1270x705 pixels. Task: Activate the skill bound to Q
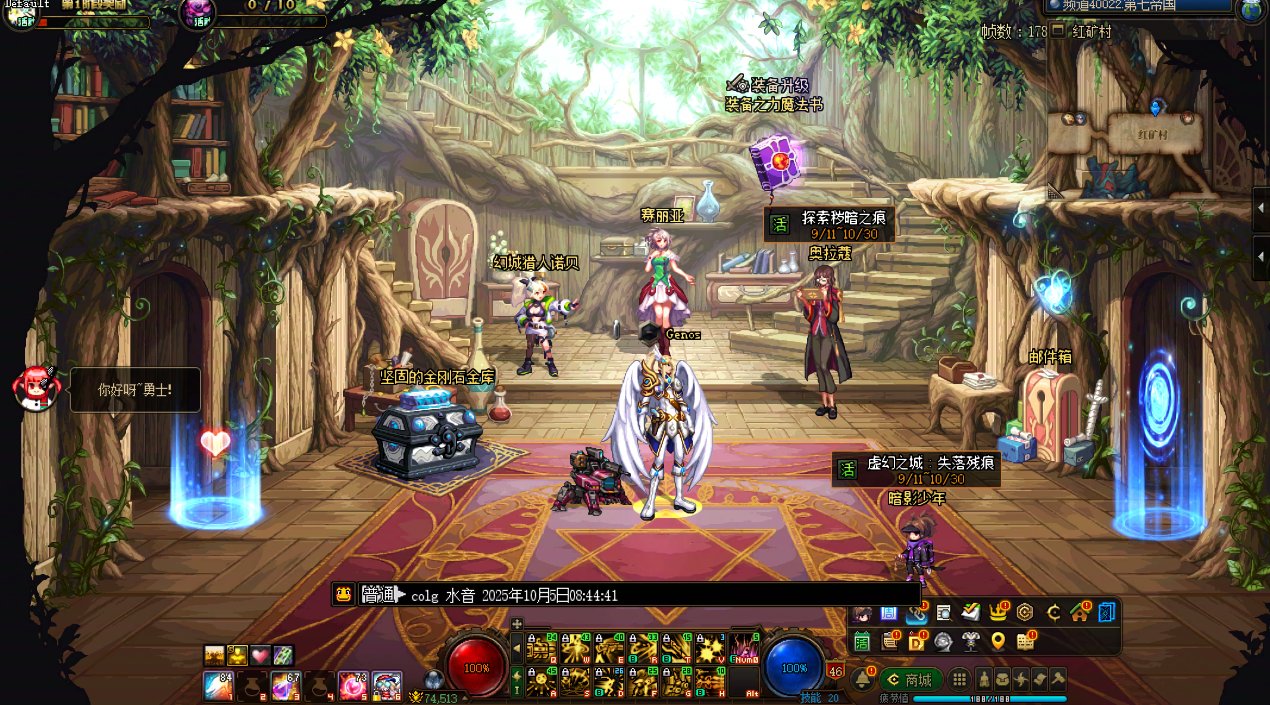point(540,648)
